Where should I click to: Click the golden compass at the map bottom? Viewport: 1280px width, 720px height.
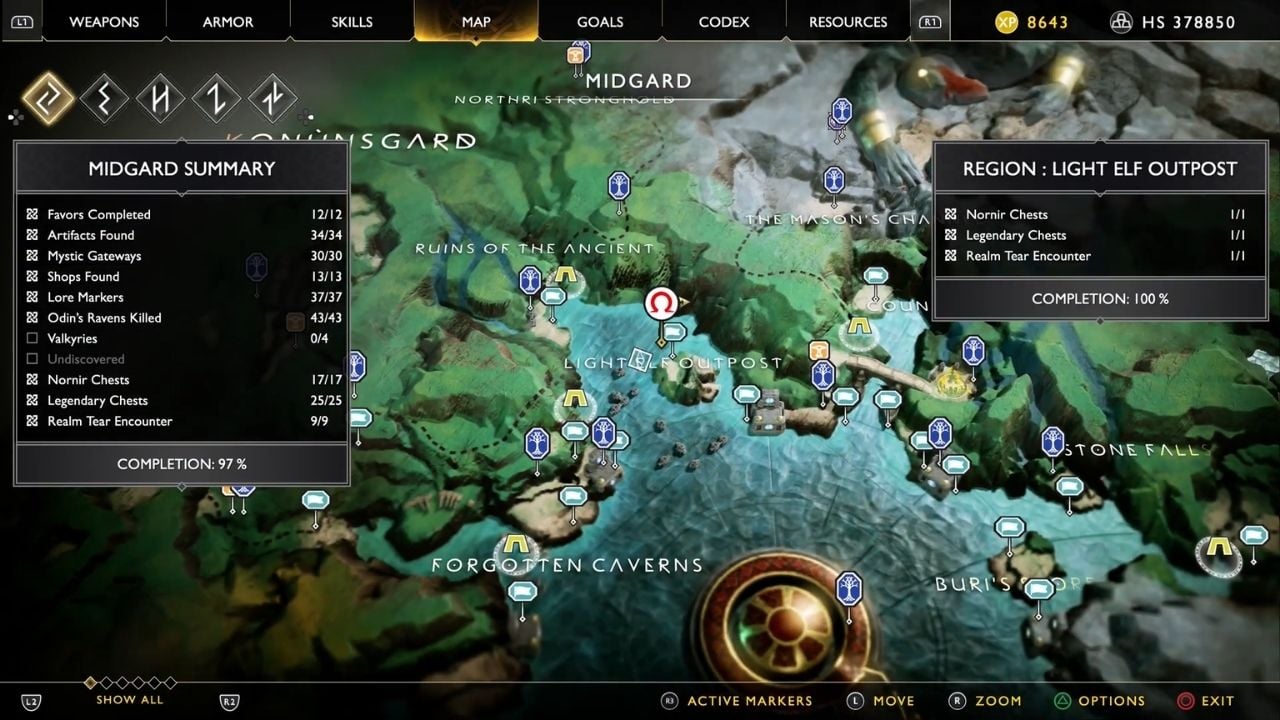pyautogui.click(x=782, y=618)
